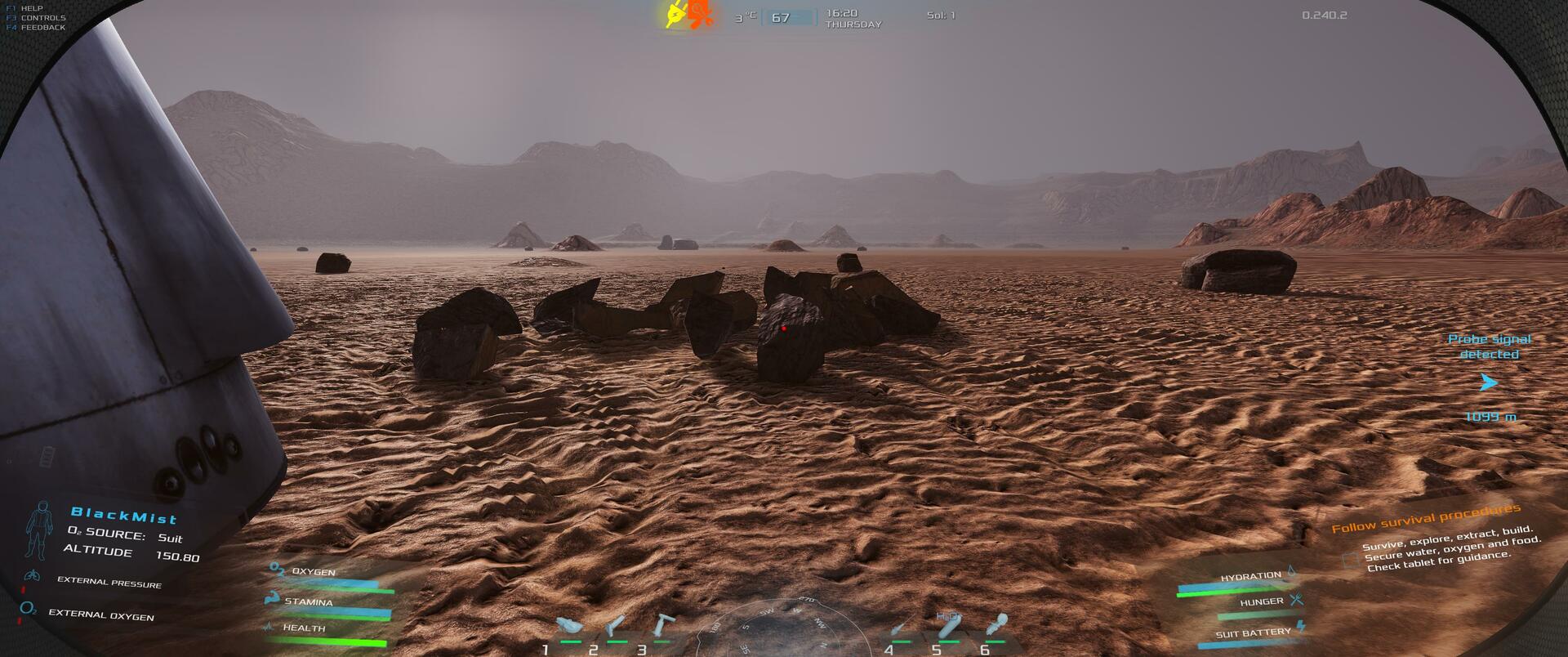Click the yellow power plug status icon

(675, 14)
